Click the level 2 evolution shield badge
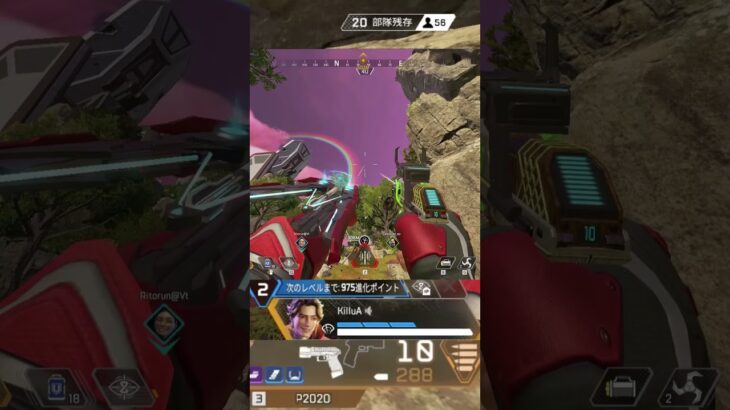The width and height of the screenshot is (730, 410). (x=262, y=290)
